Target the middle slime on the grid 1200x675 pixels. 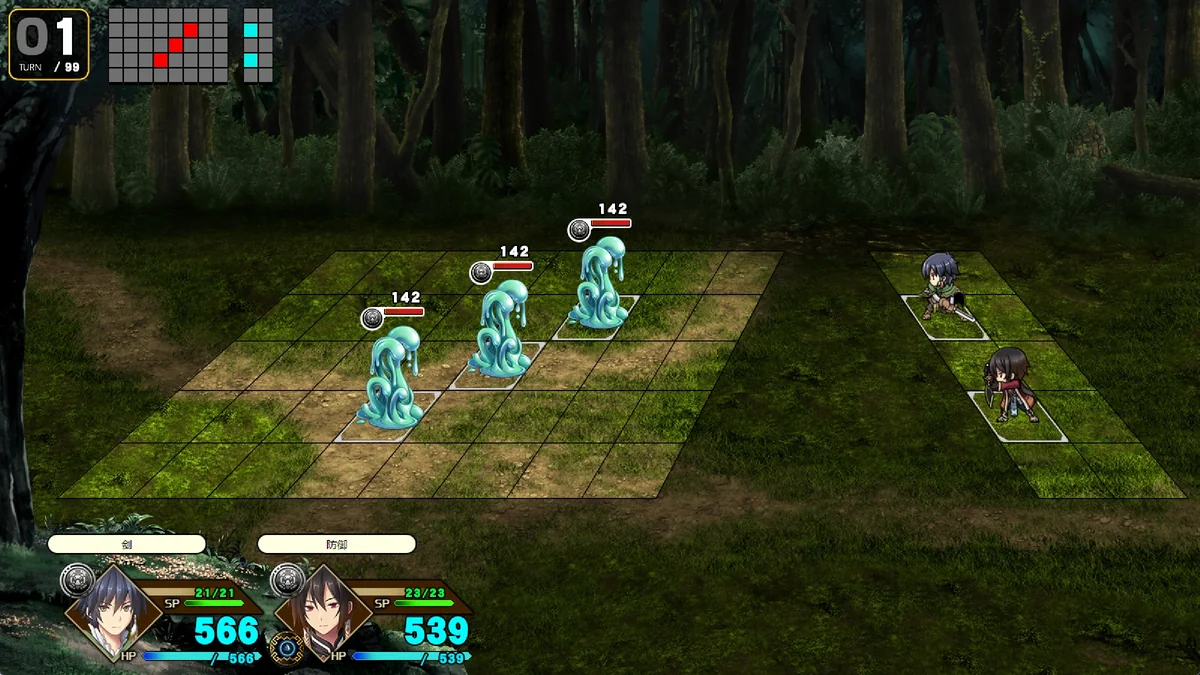[498, 330]
